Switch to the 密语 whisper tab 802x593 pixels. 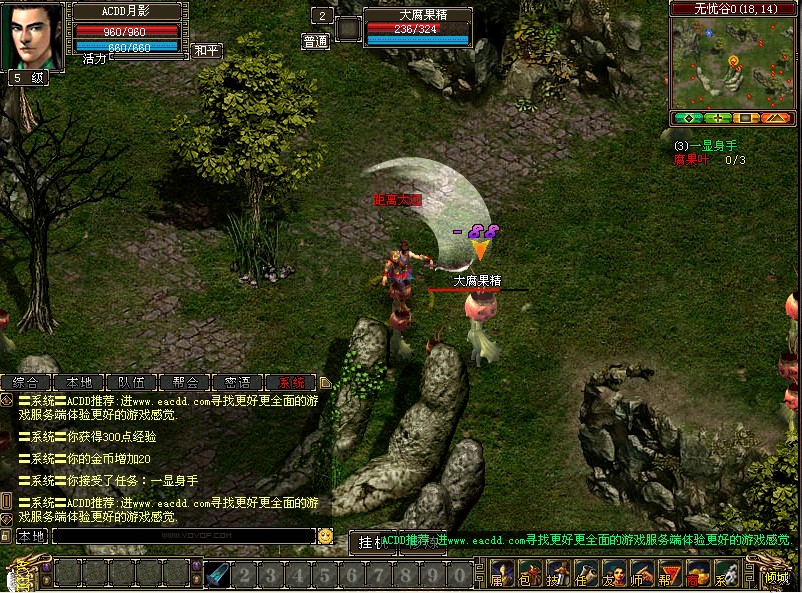tap(238, 382)
